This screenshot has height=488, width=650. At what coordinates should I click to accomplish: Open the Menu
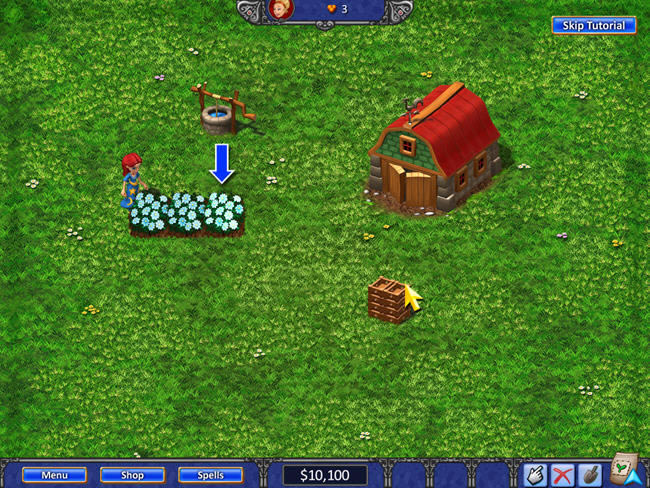point(54,475)
